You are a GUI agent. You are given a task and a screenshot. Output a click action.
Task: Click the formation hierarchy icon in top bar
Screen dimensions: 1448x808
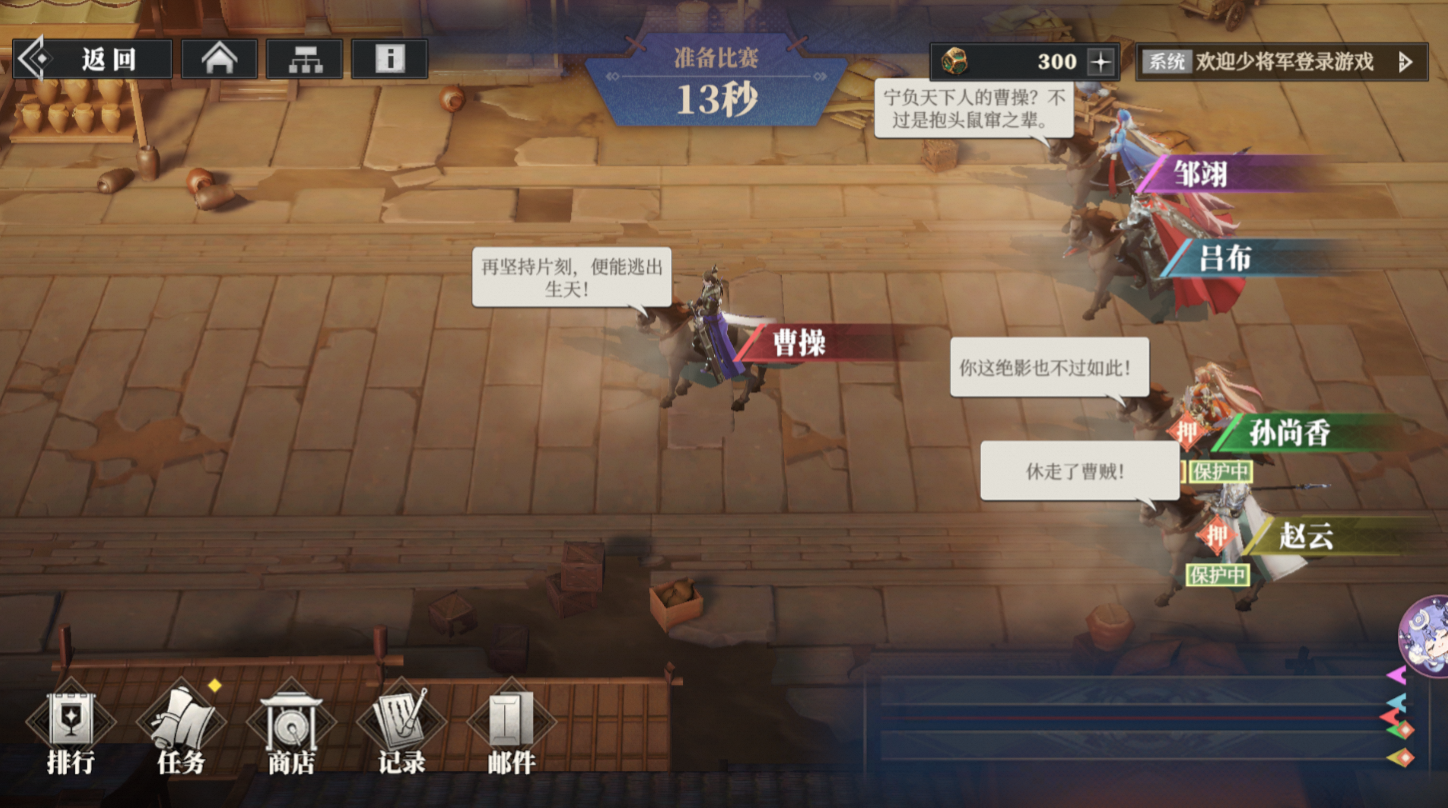(x=303, y=58)
